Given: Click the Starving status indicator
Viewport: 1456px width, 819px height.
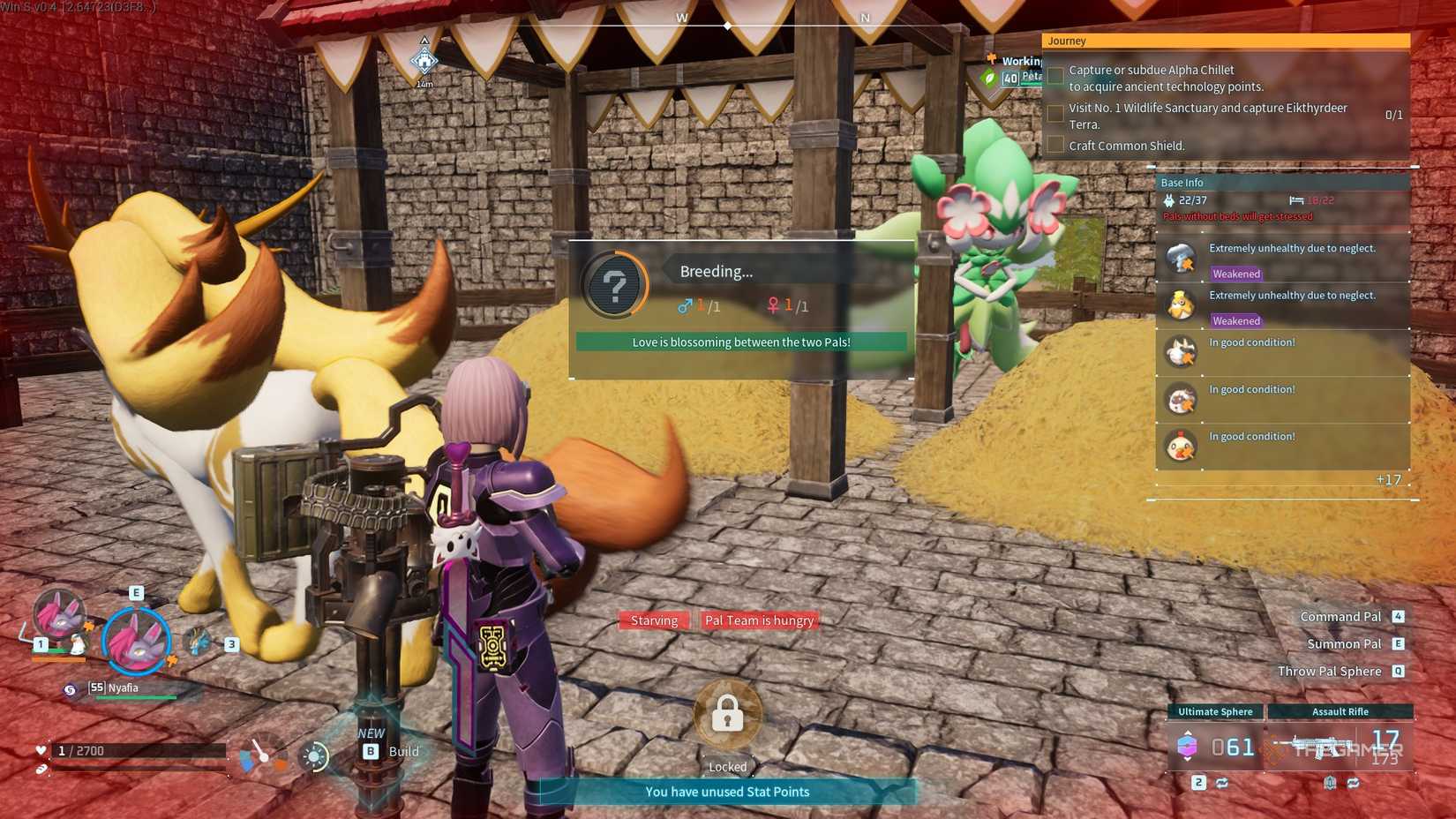Looking at the screenshot, I should click(x=653, y=620).
